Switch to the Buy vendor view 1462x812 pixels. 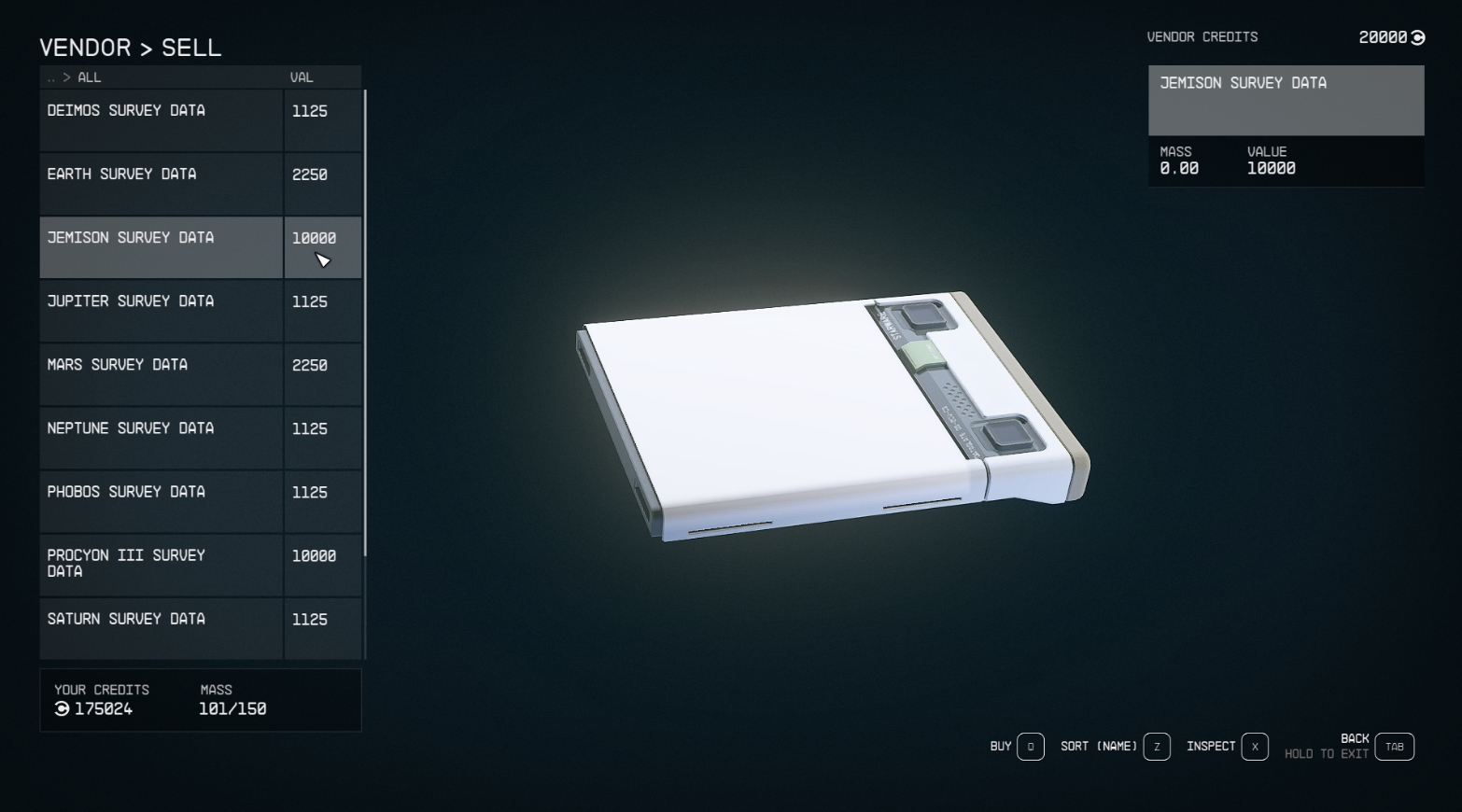tap(1030, 747)
